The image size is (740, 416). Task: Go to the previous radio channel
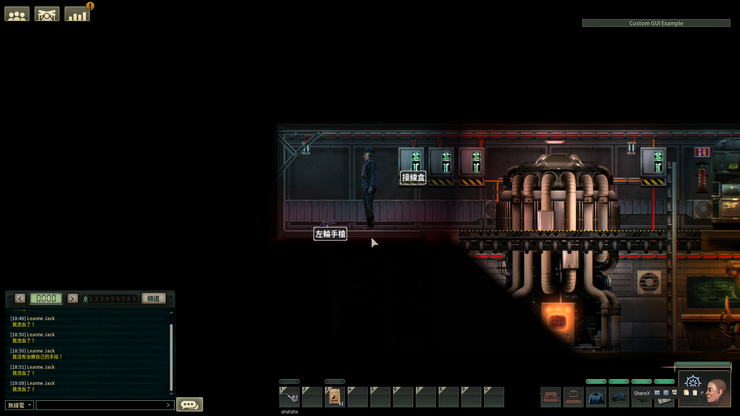click(x=20, y=298)
